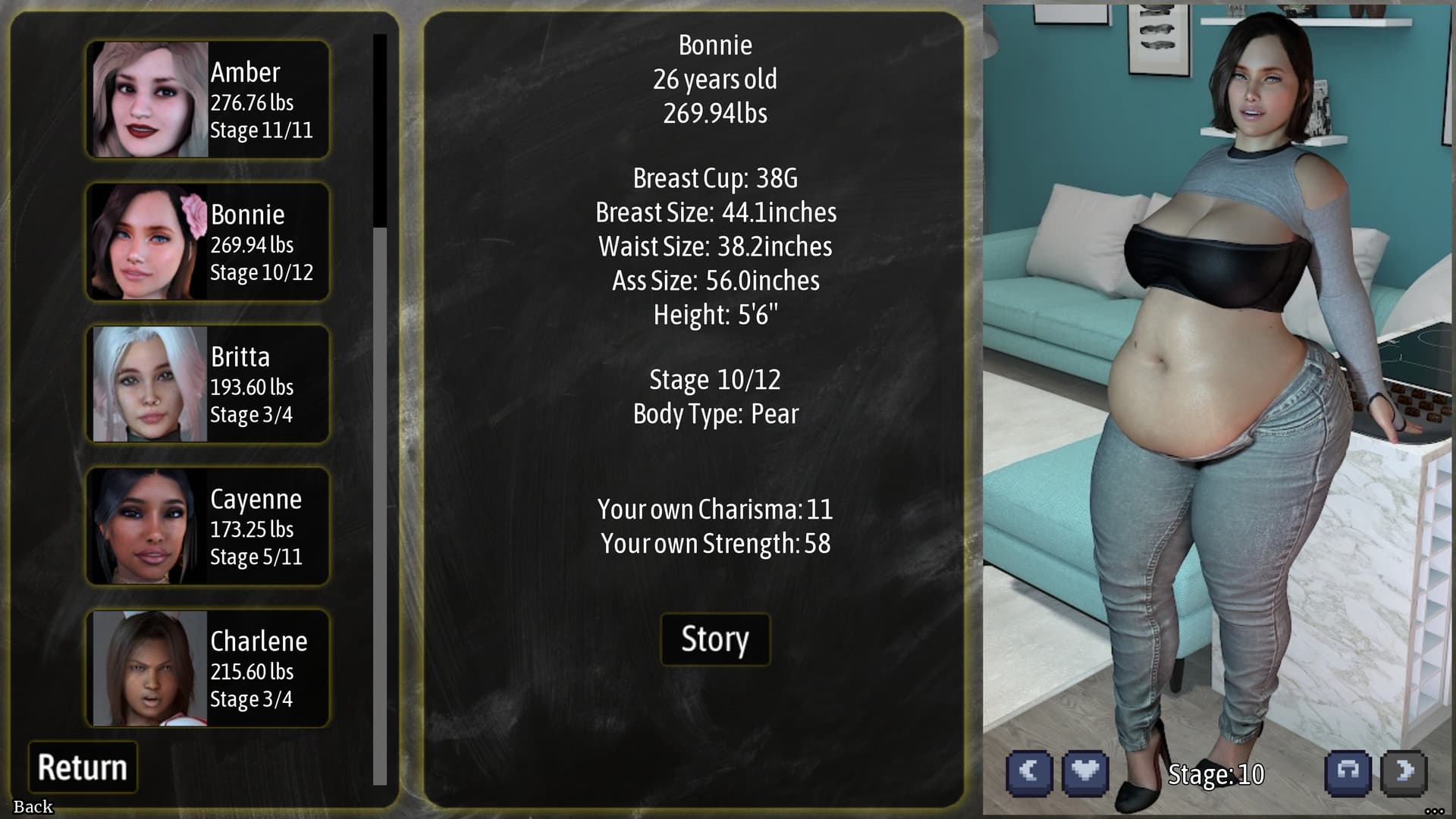Image resolution: width=1456 pixels, height=819 pixels.
Task: Click the Return button
Action: [83, 767]
